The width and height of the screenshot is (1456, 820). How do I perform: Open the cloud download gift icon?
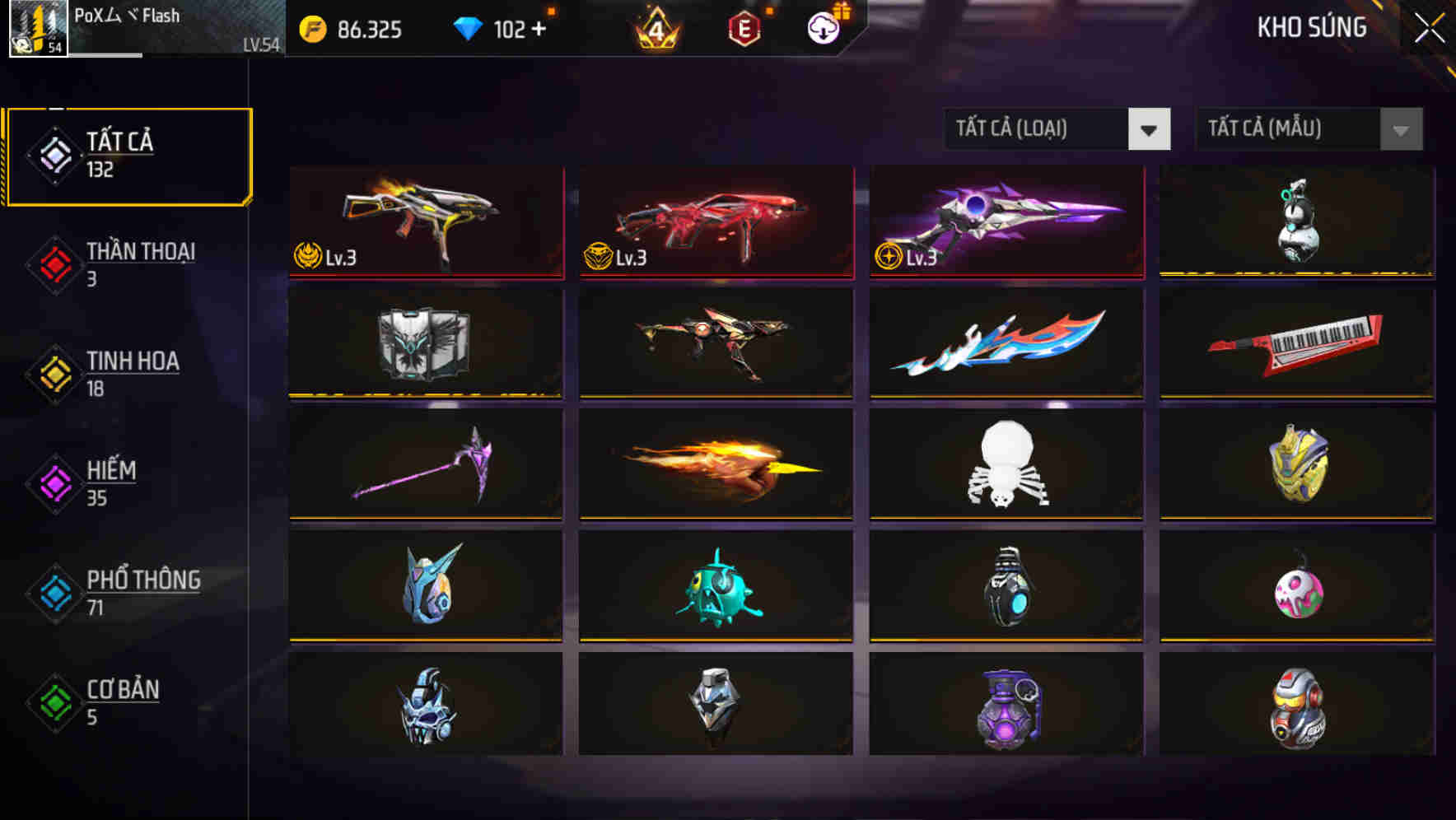pyautogui.click(x=824, y=30)
